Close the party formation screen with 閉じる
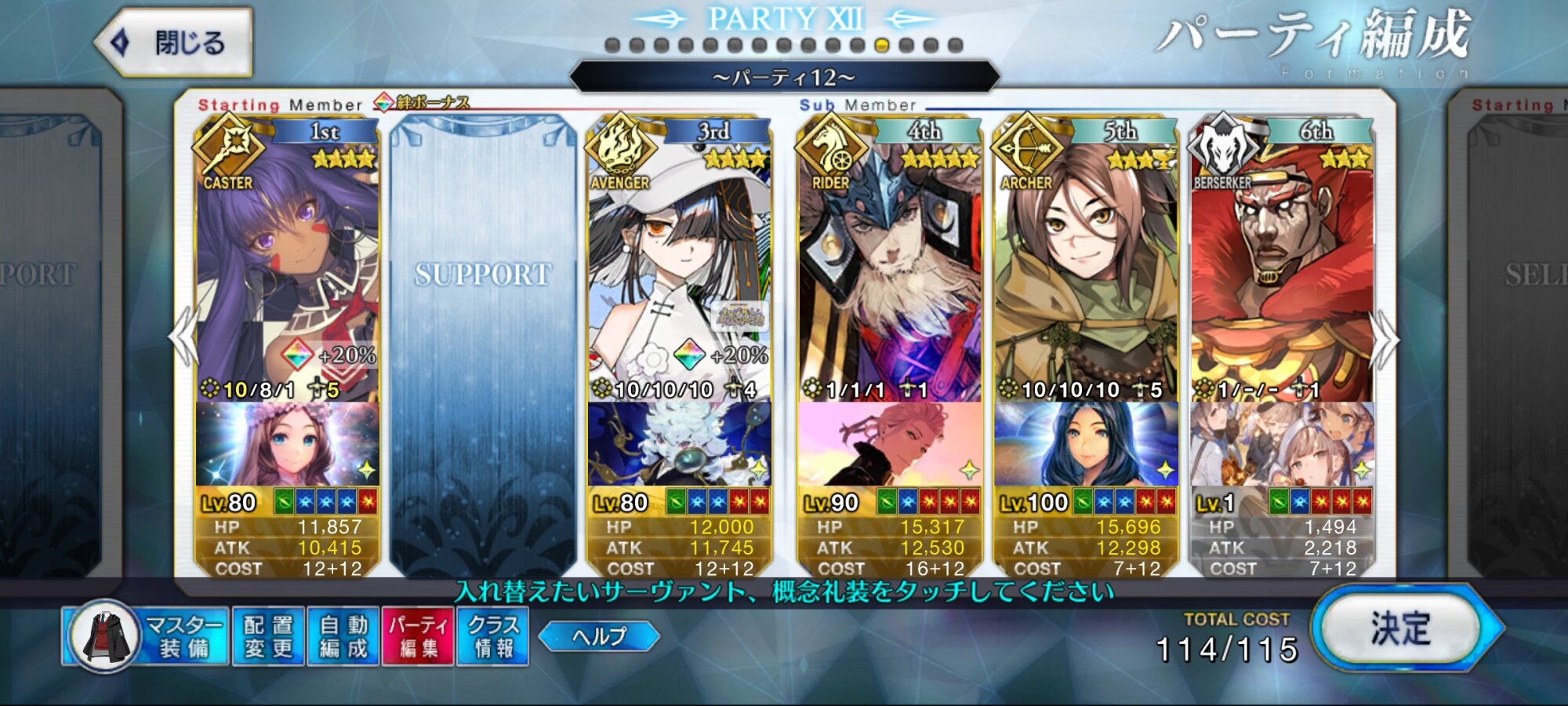The height and width of the screenshot is (706, 1568). pos(174,42)
